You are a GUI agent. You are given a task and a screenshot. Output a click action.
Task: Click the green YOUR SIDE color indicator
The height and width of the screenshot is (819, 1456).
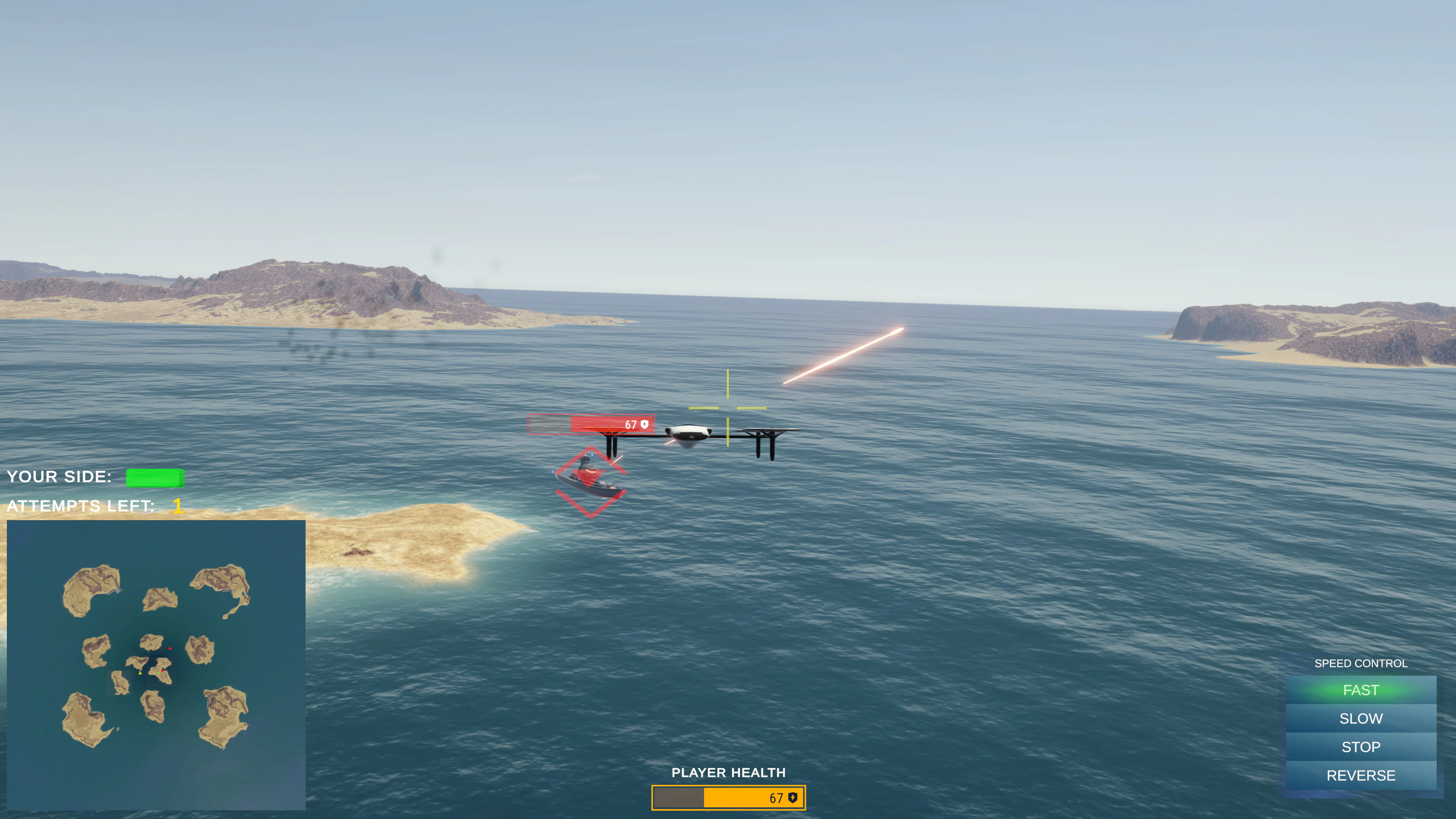point(155,478)
